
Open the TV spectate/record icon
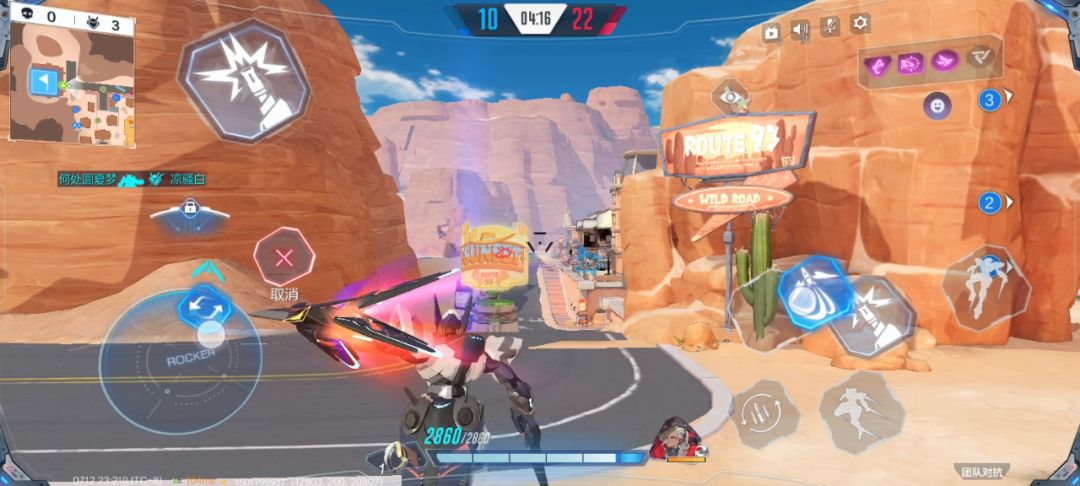click(771, 32)
